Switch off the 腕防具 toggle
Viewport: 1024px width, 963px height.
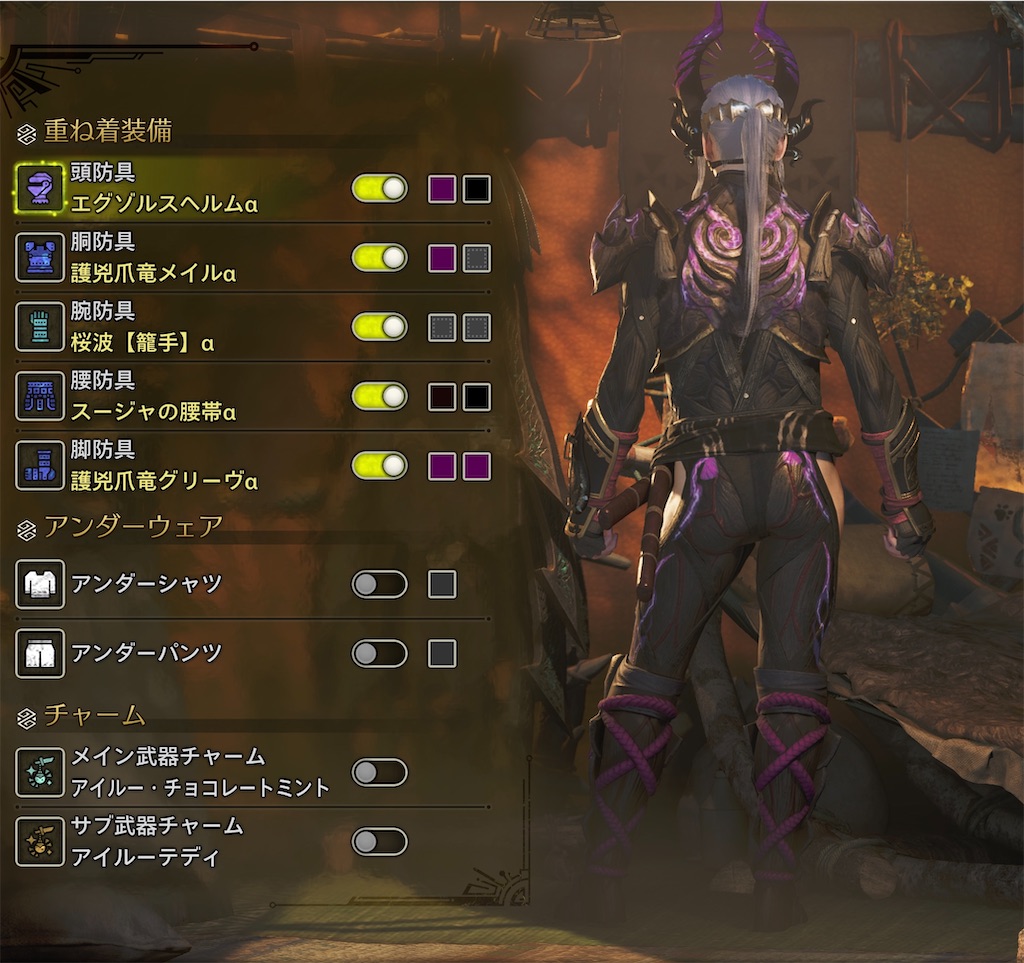[379, 327]
